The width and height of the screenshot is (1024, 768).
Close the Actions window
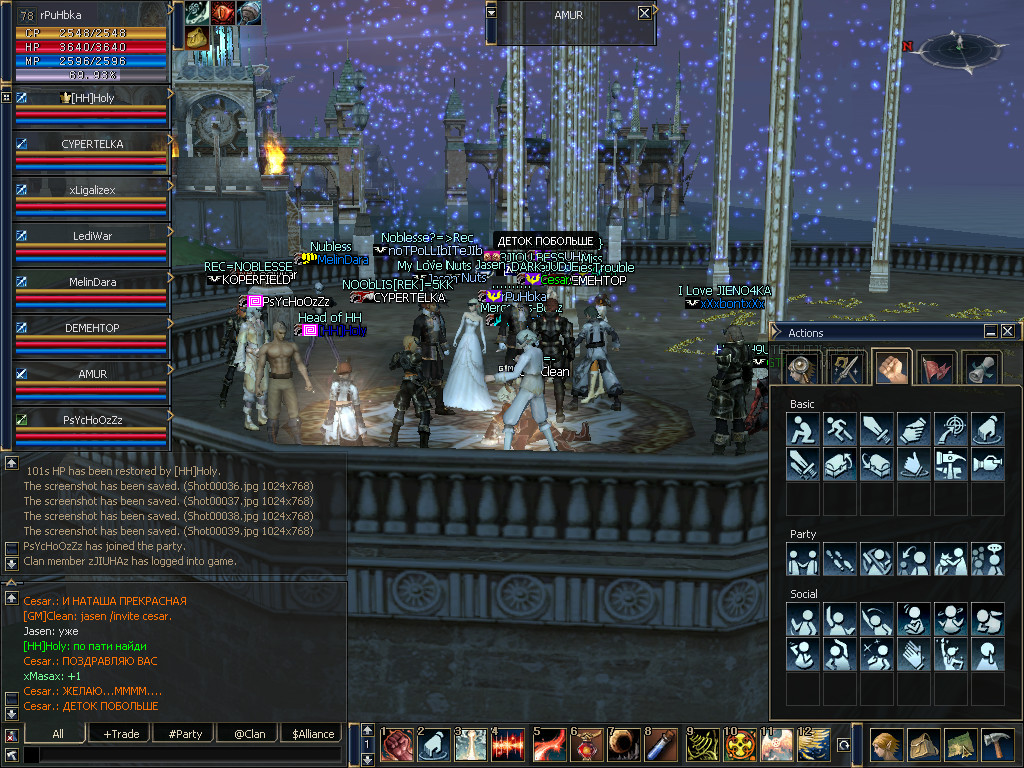coord(1007,332)
